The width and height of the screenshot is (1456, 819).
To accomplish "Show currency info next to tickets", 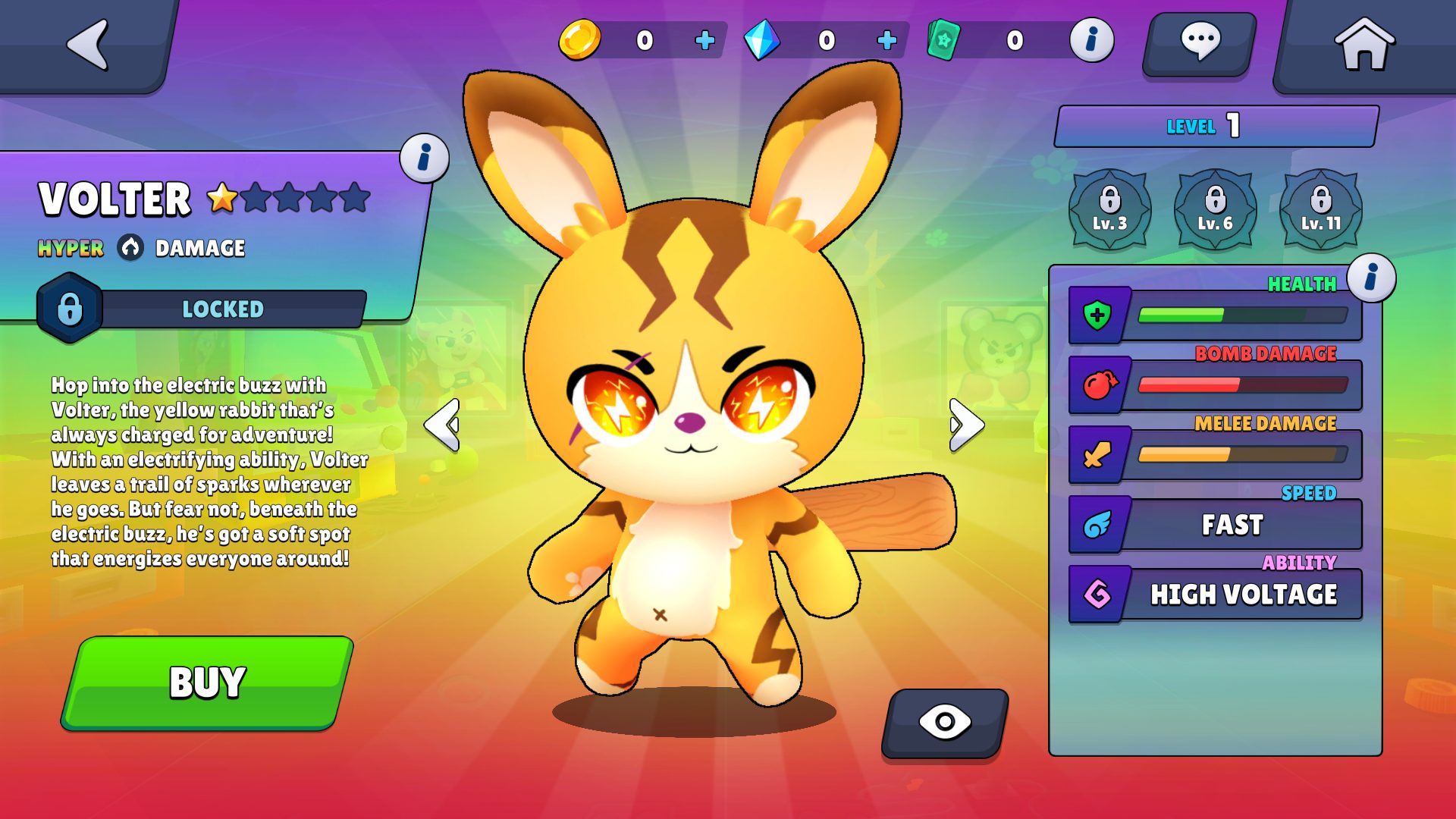I will pos(1091,40).
